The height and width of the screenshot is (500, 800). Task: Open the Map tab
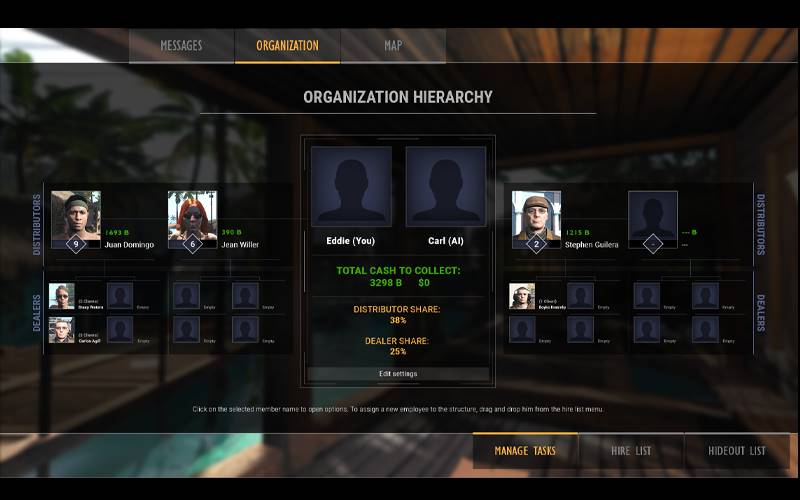(393, 46)
